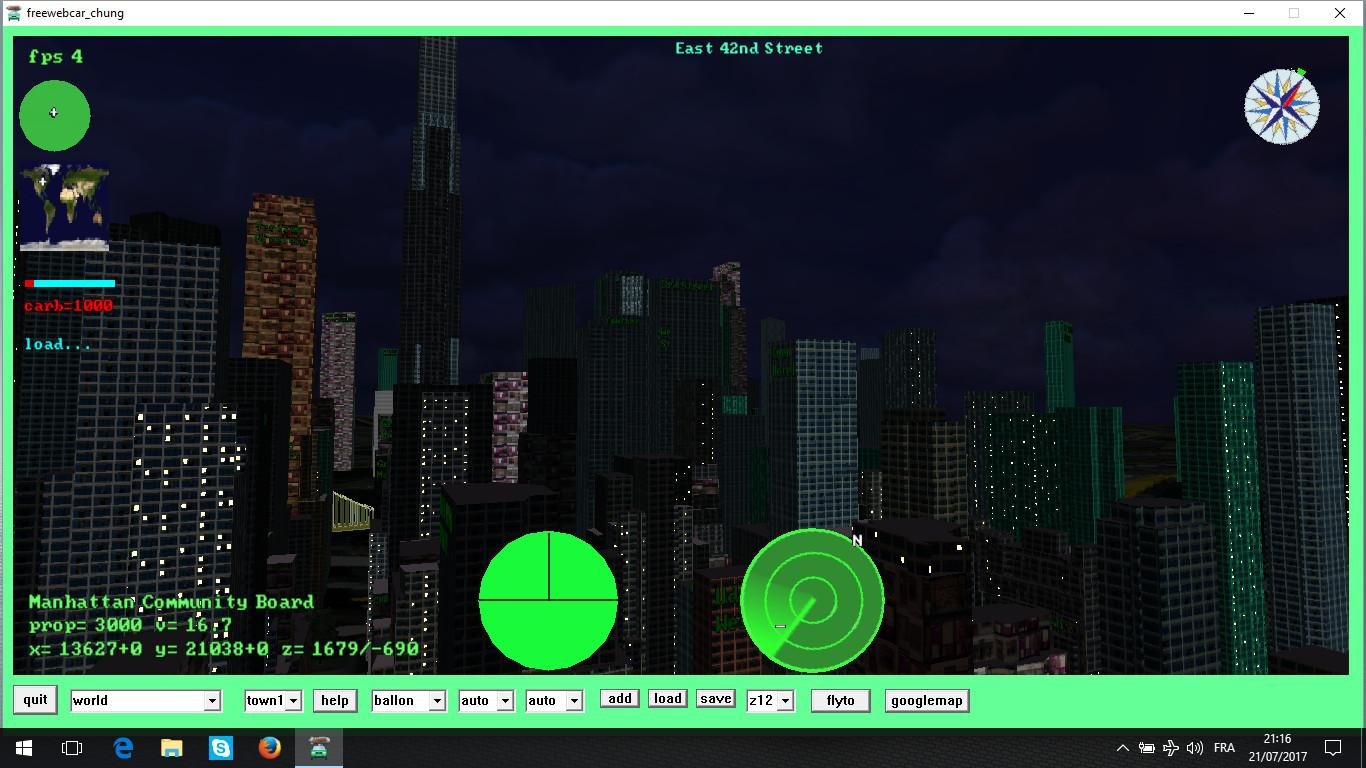Click the airplane mode icon in the tray
Image resolution: width=1366 pixels, height=768 pixels.
click(1170, 747)
